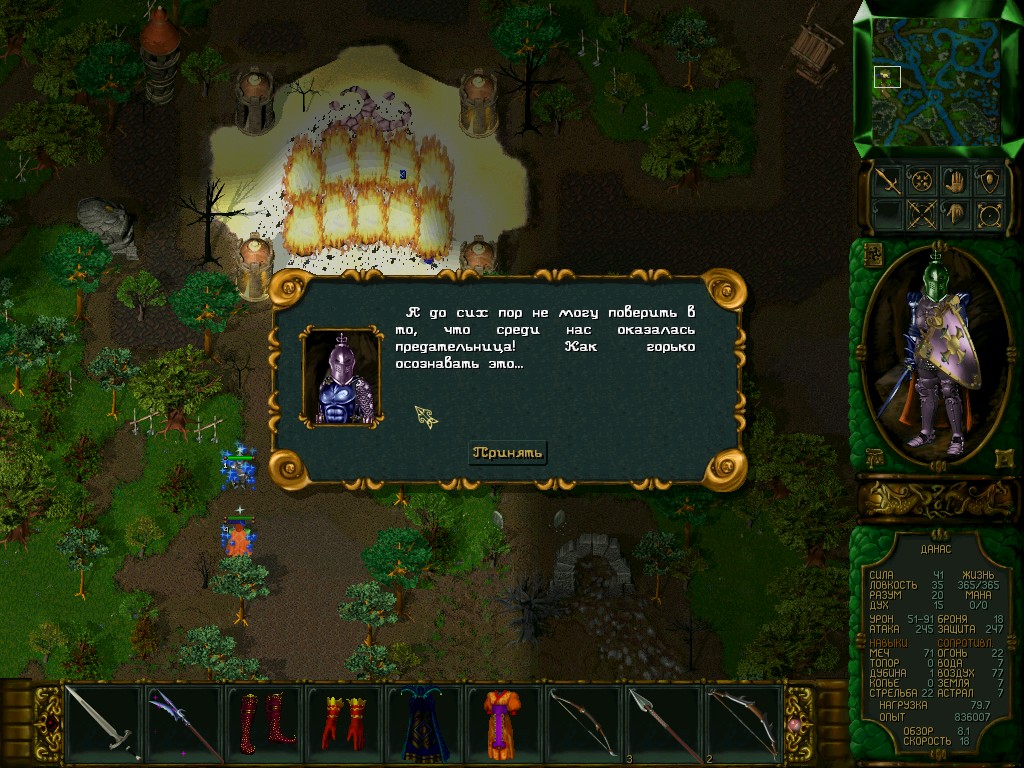Activate the shield defend command icon

pos(989,181)
